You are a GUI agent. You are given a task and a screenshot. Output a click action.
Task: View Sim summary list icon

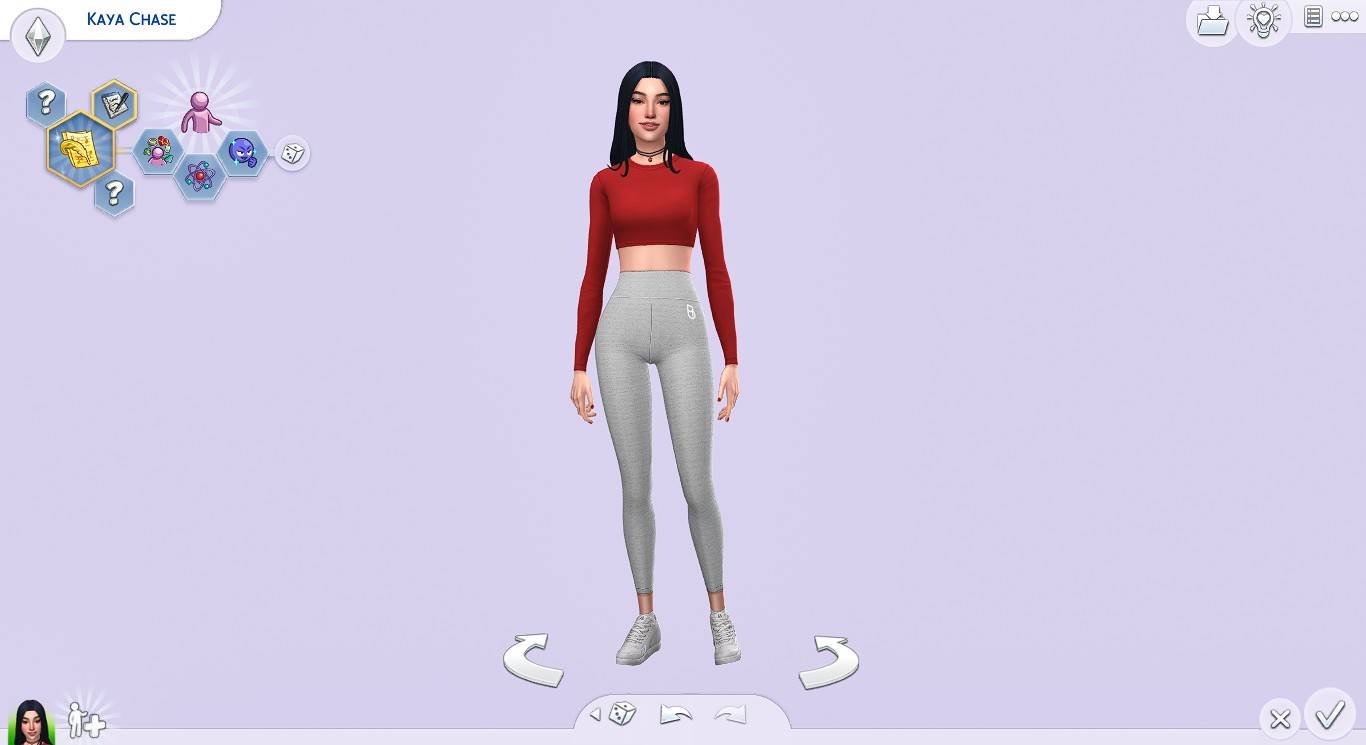coord(1312,16)
